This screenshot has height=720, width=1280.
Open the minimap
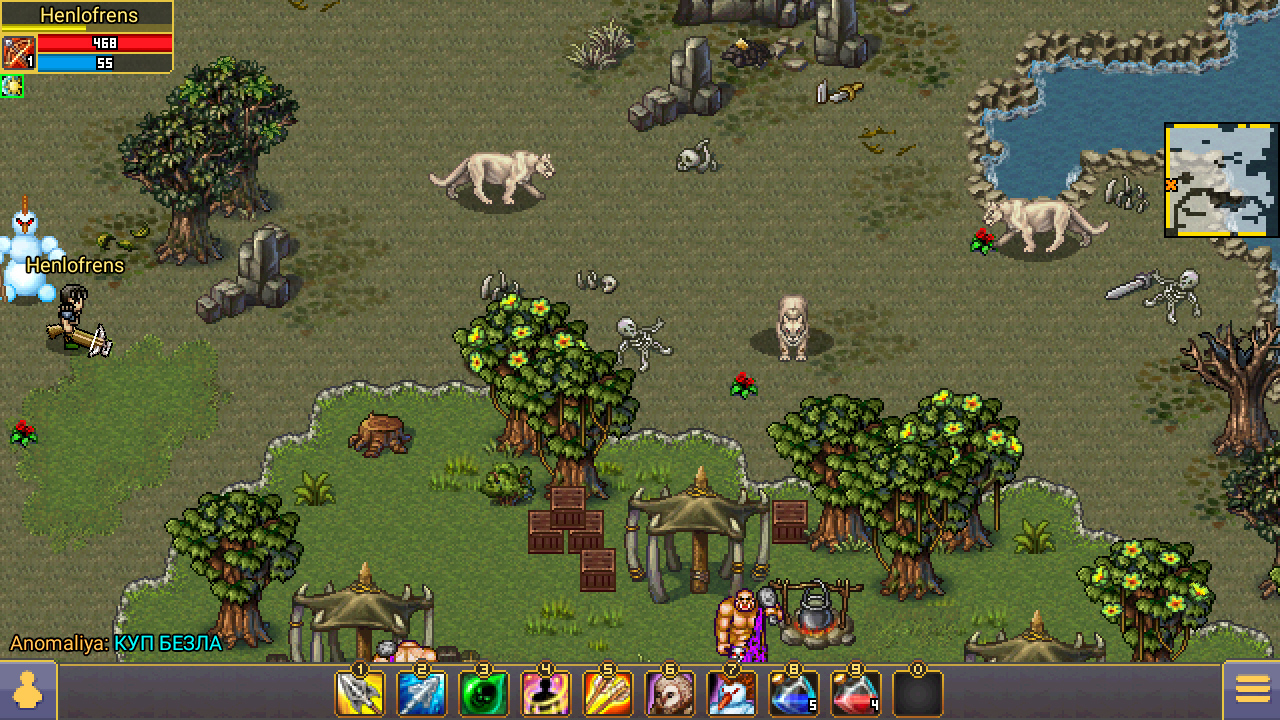(x=1221, y=180)
